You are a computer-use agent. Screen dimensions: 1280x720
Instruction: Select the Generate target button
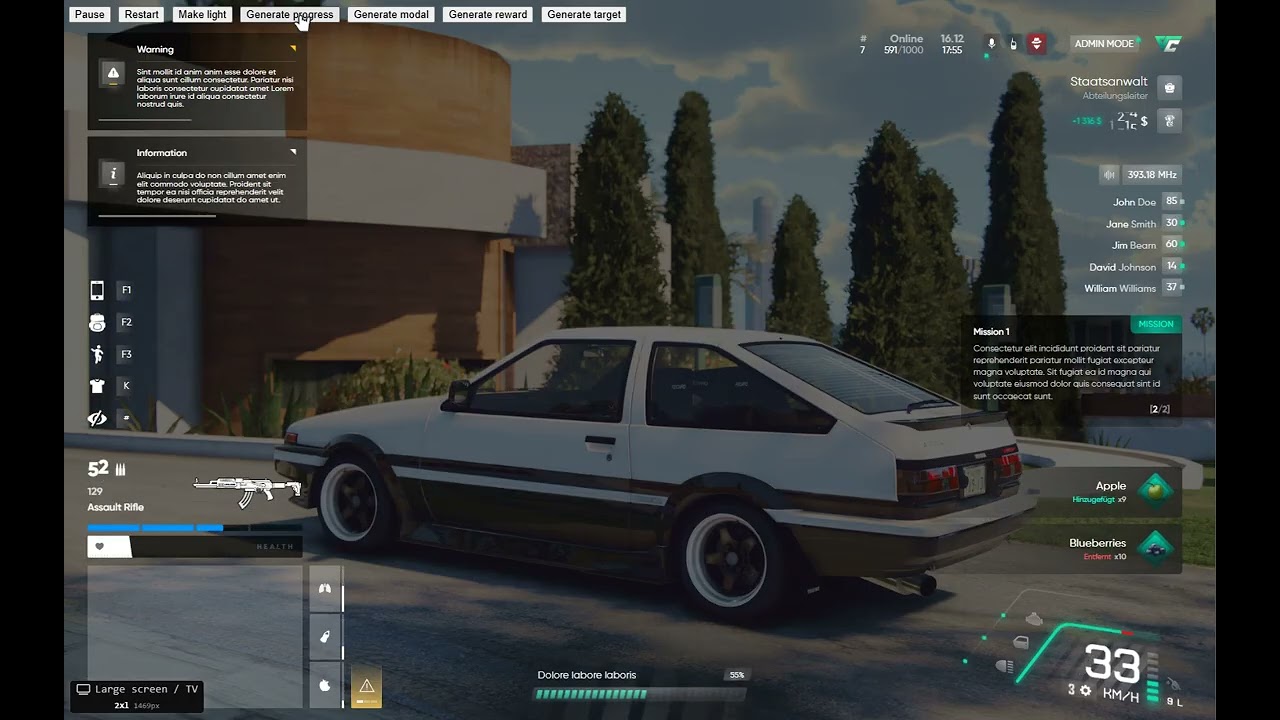coord(584,15)
